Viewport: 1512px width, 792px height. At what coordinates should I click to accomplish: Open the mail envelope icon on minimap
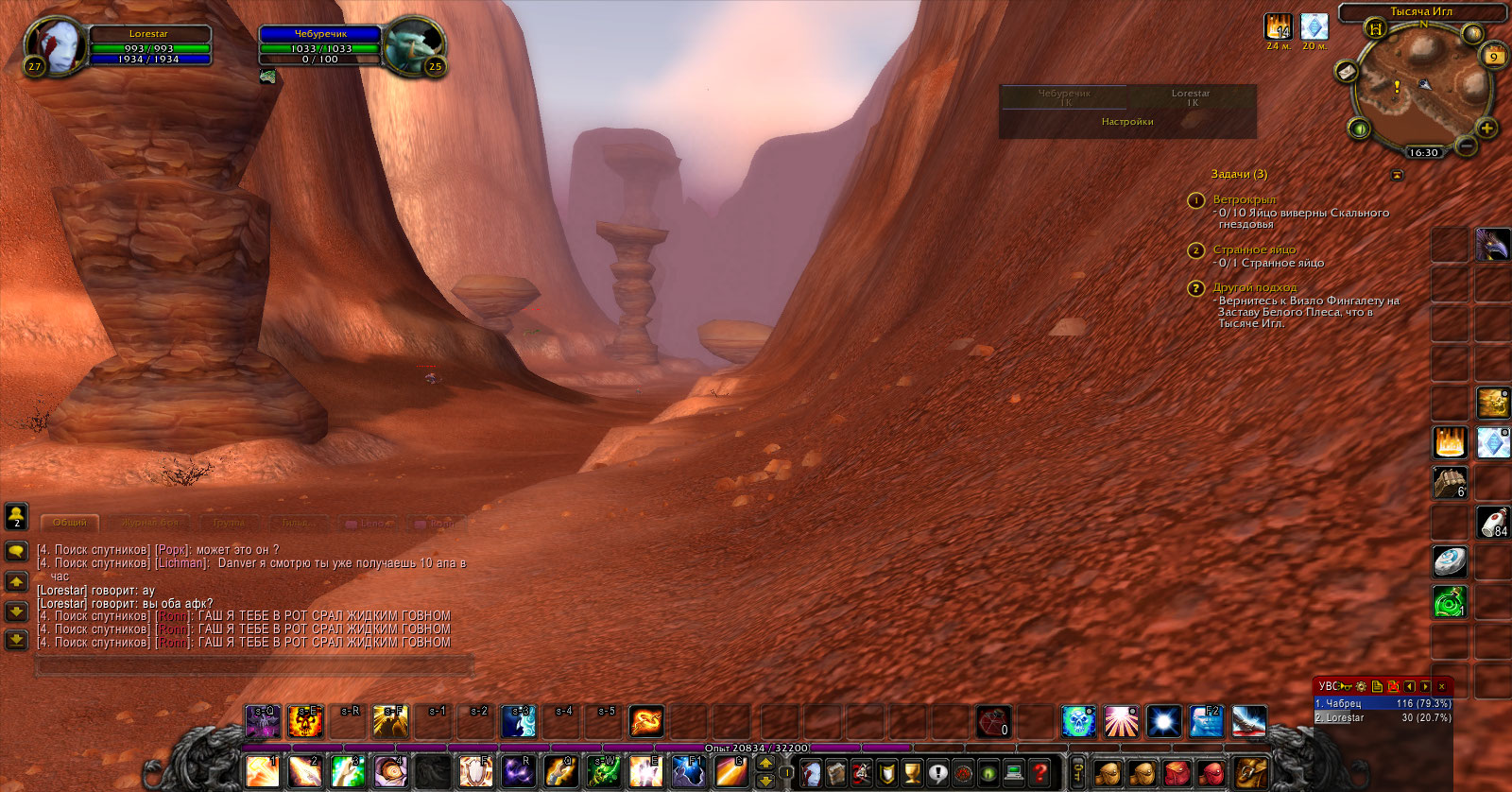1346,73
